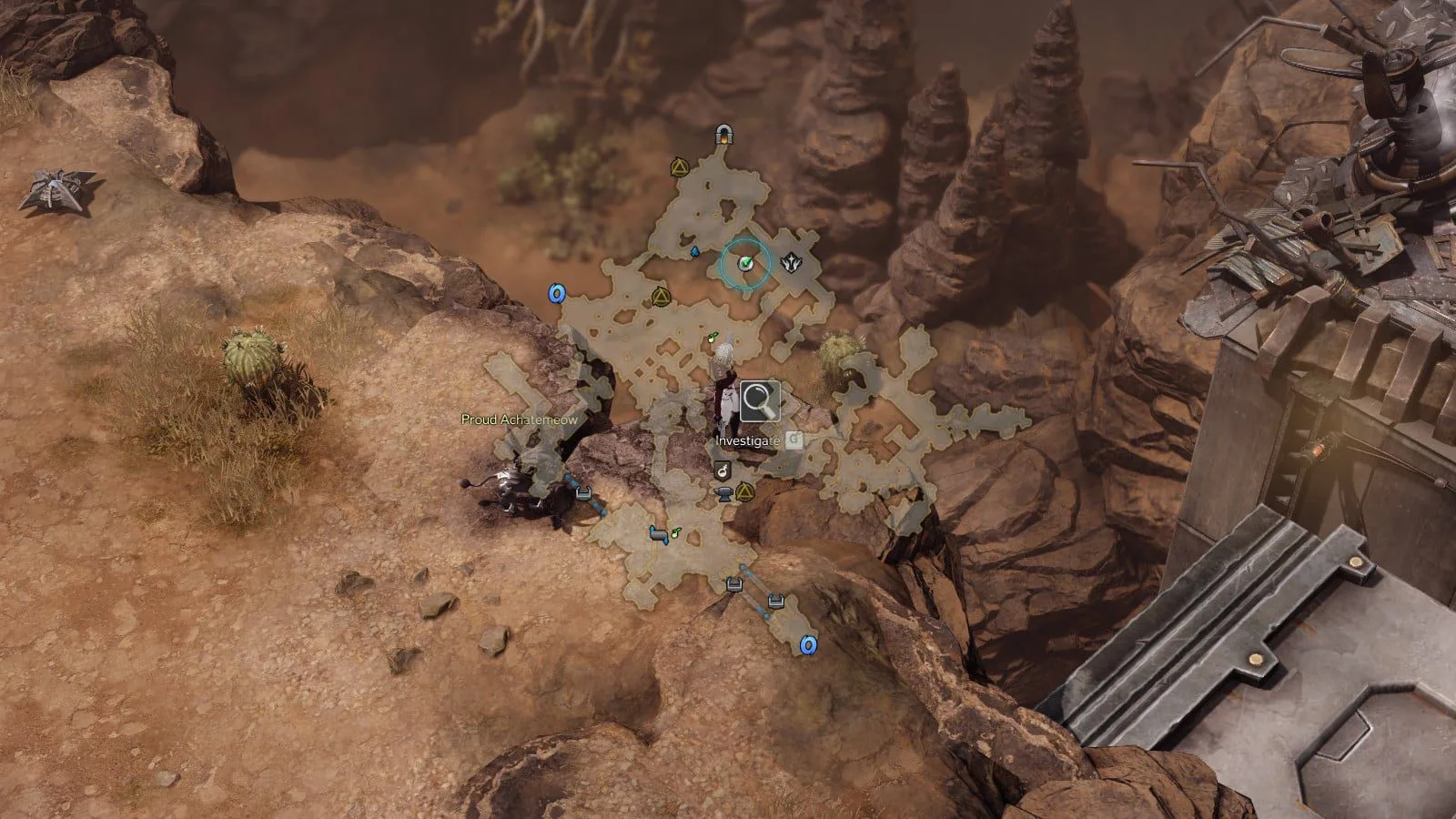The height and width of the screenshot is (819, 1456).
Task: Select the green checkmark quest marker
Action: [x=745, y=264]
